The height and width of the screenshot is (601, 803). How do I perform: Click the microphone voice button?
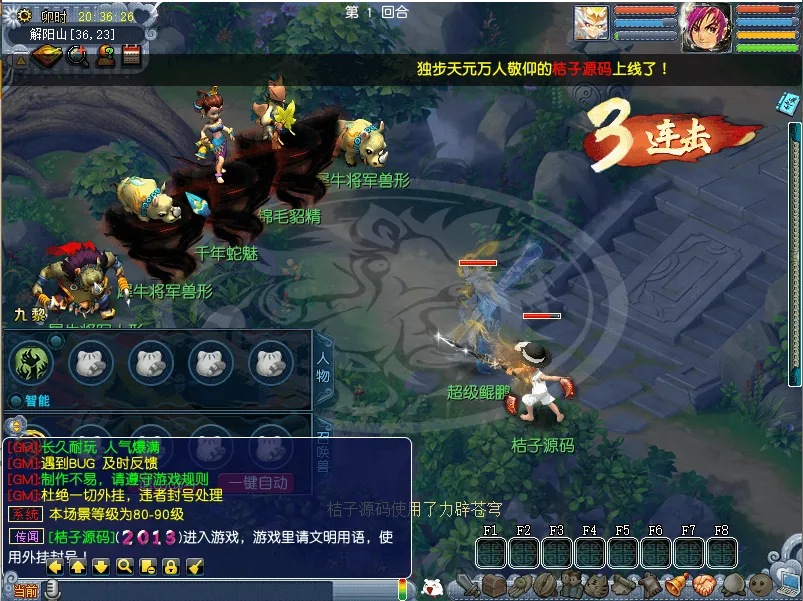[51, 591]
